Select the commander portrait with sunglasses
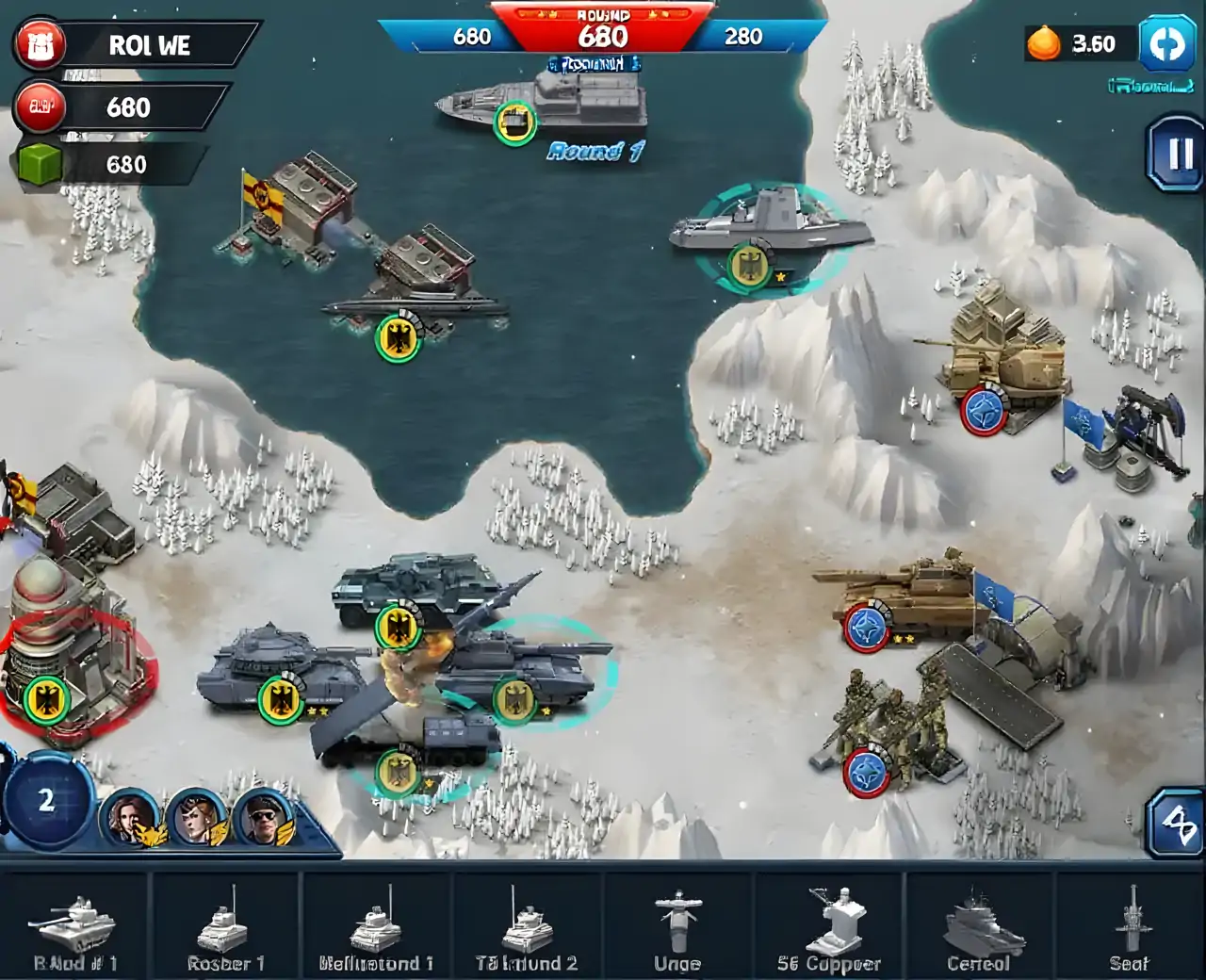This screenshot has width=1206, height=980. pos(263,818)
